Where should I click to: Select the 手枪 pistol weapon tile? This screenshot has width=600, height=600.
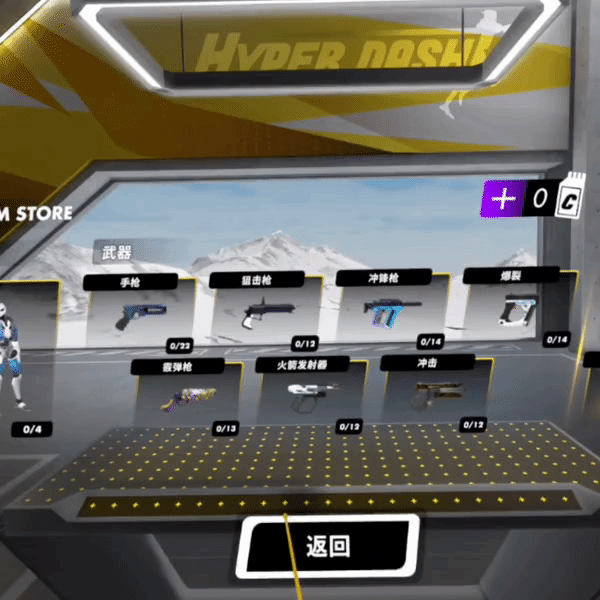click(136, 313)
